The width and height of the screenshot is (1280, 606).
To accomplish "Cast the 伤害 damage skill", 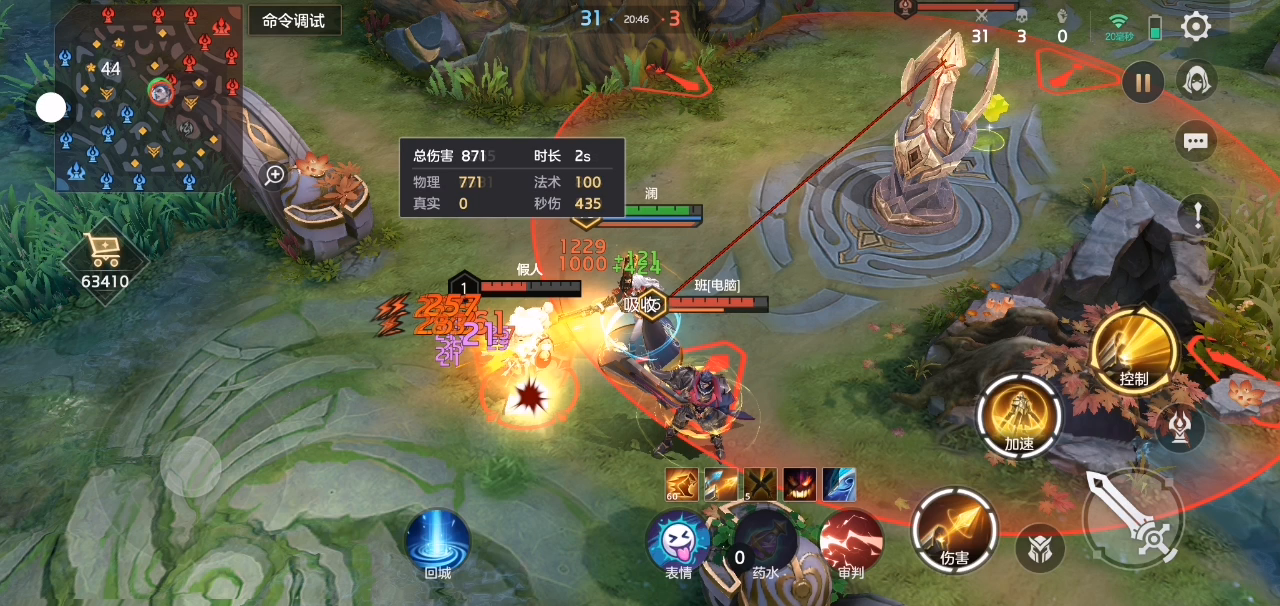I will 954,530.
